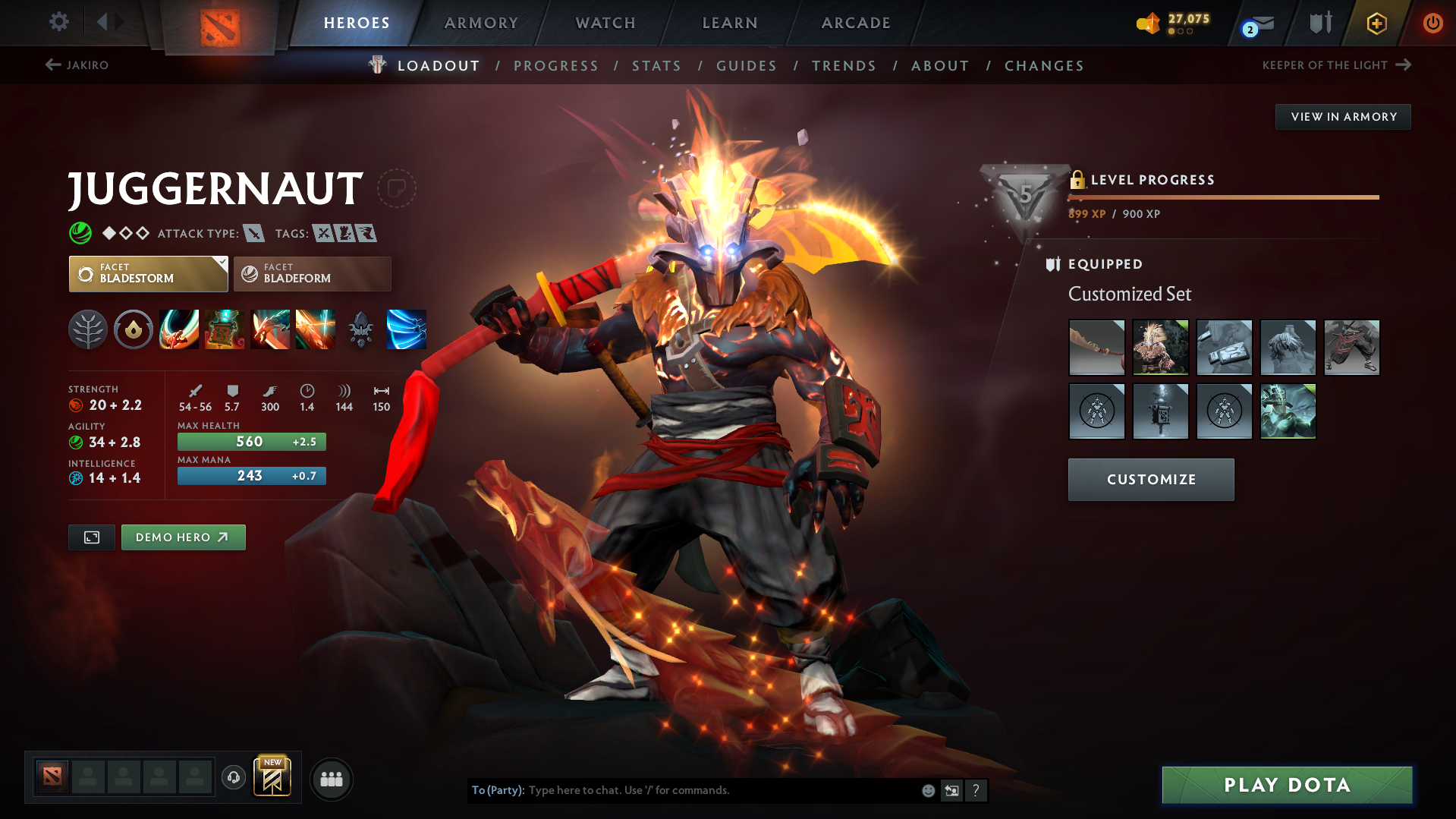Click Demo Hero to test Juggernaut
Image resolution: width=1456 pixels, height=819 pixels.
(x=183, y=537)
